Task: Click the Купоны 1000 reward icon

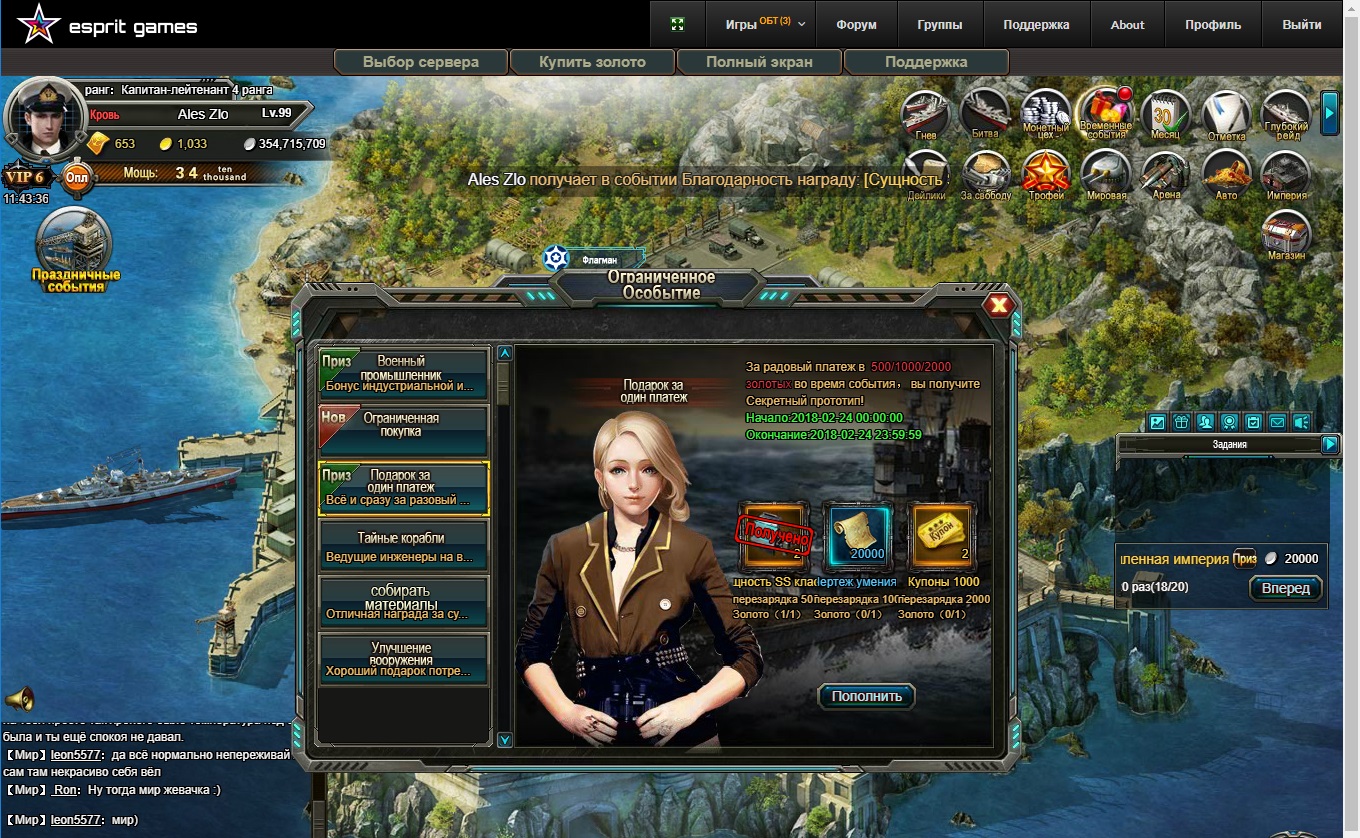Action: tap(942, 536)
